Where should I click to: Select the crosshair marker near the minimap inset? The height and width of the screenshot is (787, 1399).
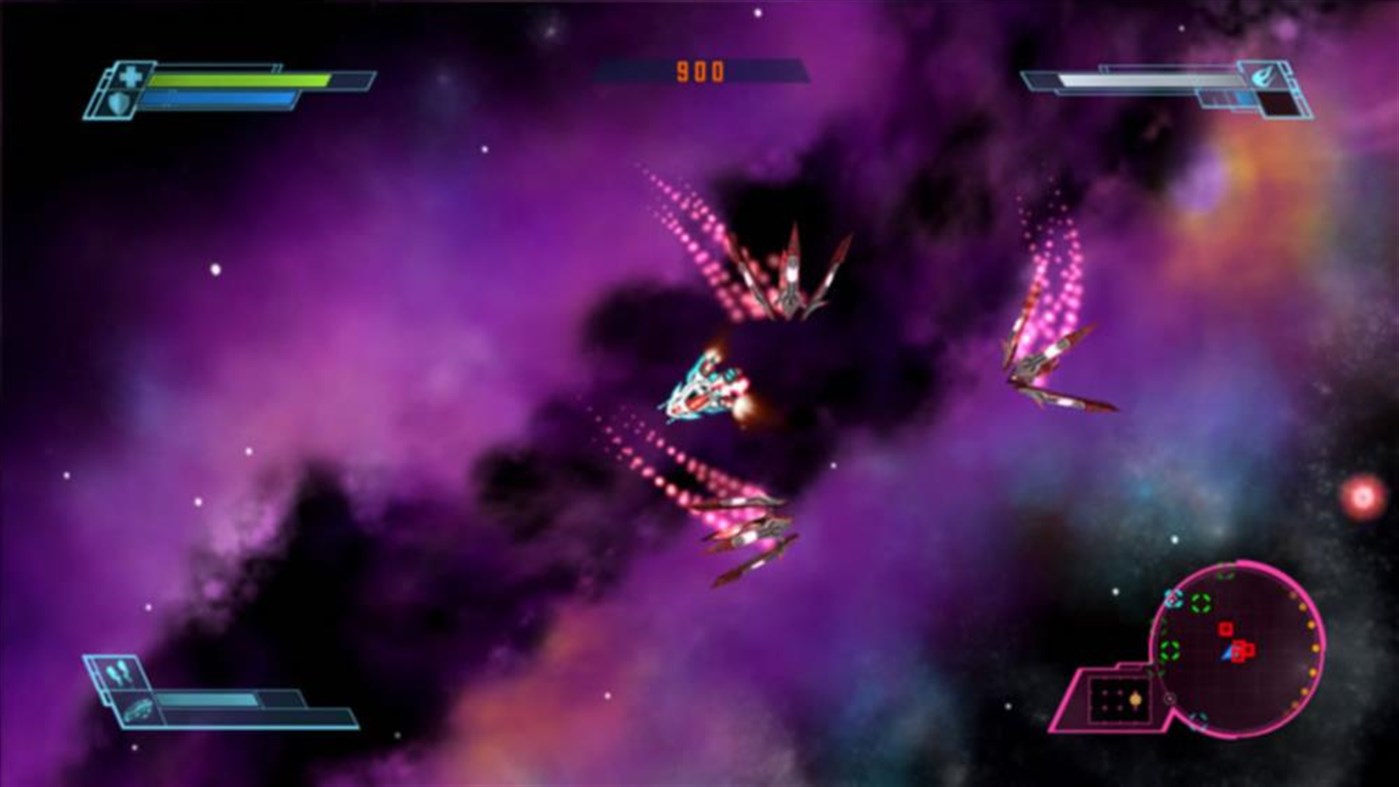1169,698
